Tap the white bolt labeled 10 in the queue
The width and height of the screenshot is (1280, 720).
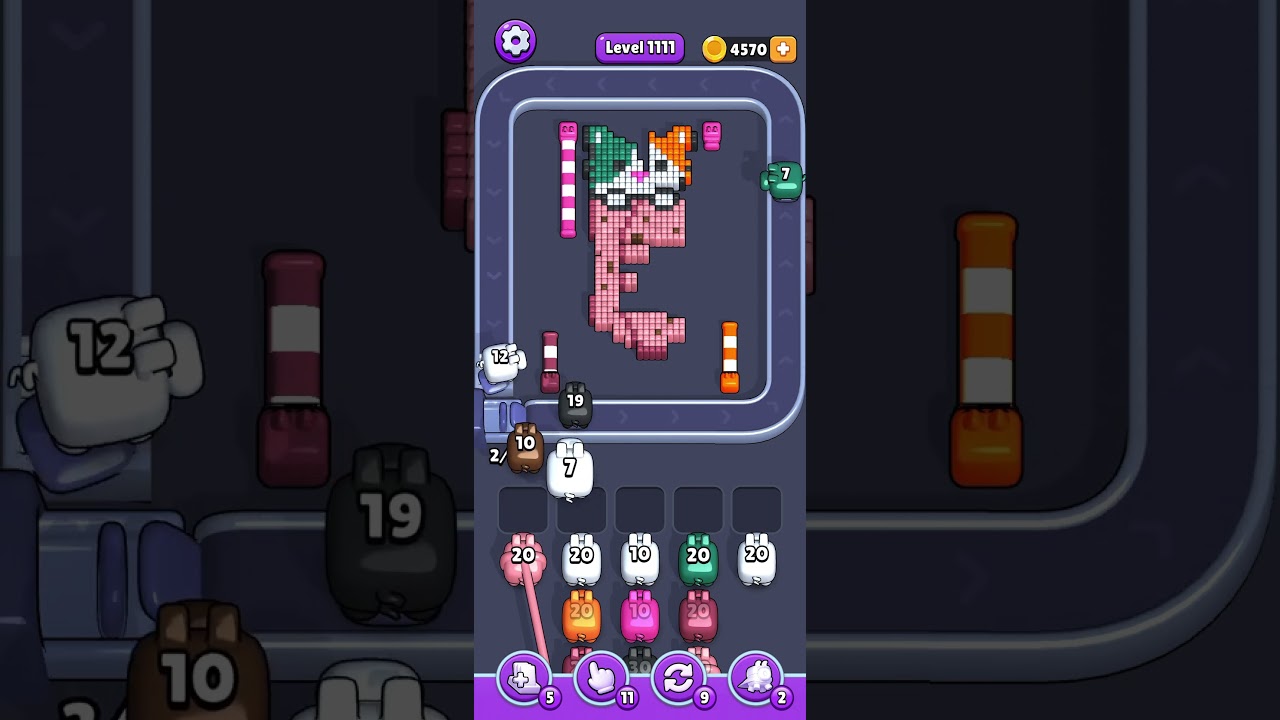coord(640,556)
